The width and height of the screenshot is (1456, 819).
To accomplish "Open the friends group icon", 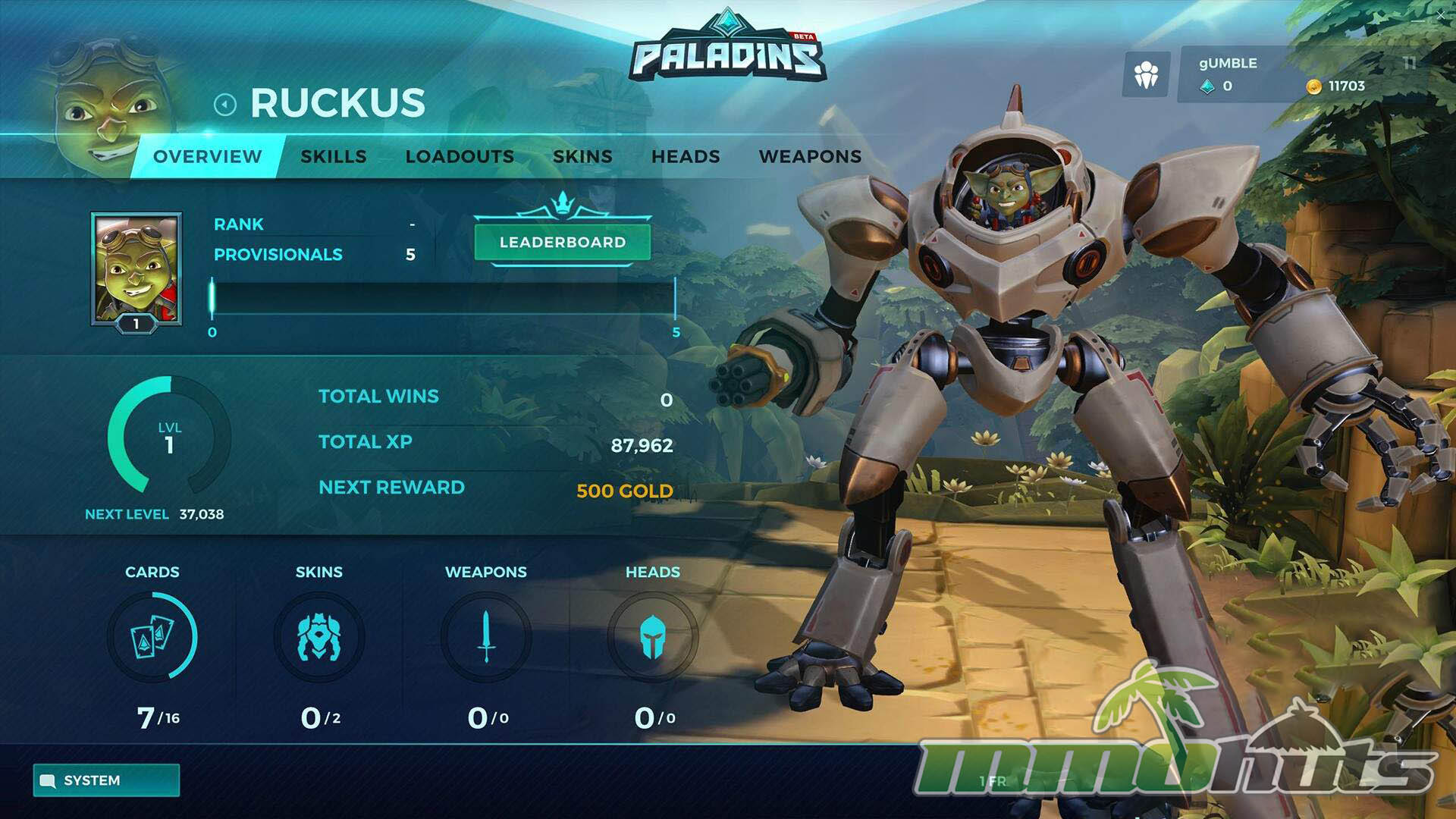I will click(x=1146, y=74).
